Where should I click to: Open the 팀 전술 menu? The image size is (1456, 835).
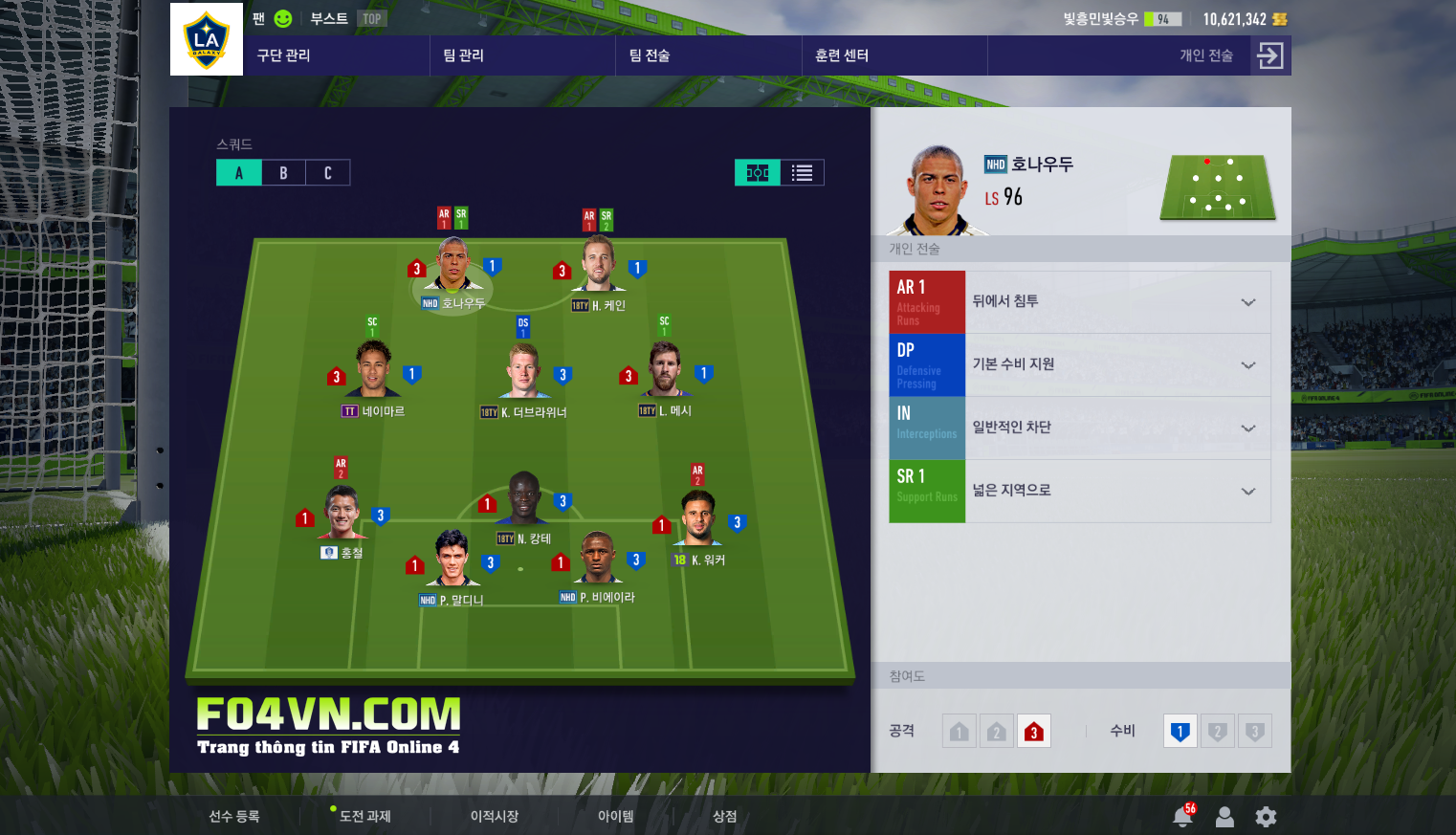pos(650,55)
